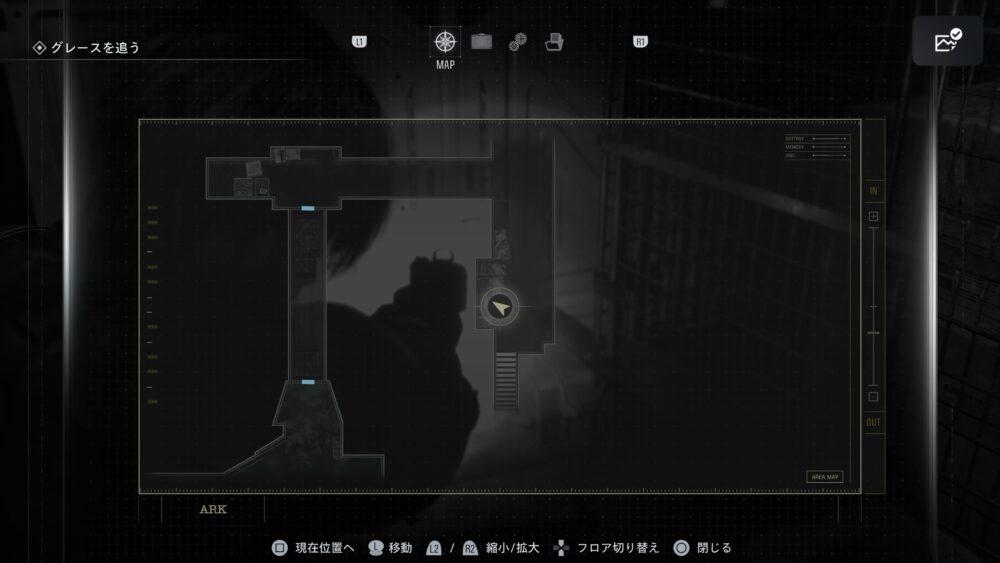
Task: Adjust the map zoom slider handle
Action: point(873,332)
